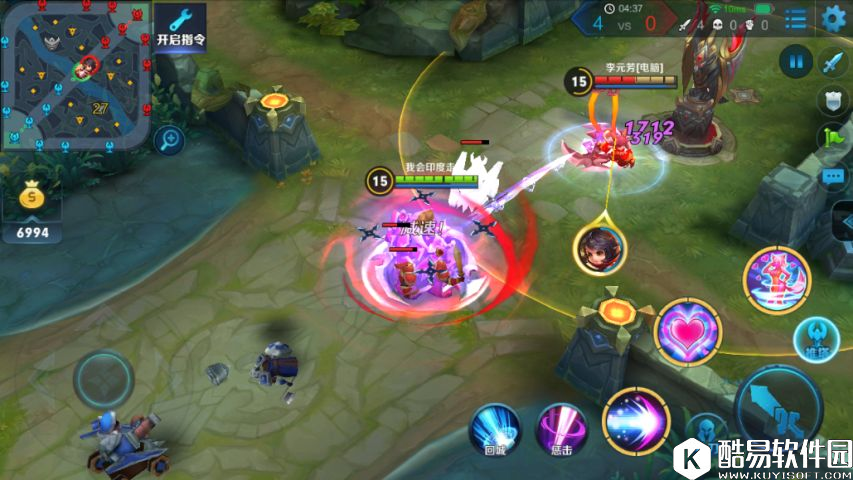This screenshot has height=480, width=853.
Task: Tap the virtual movement joystick
Action: click(x=103, y=379)
